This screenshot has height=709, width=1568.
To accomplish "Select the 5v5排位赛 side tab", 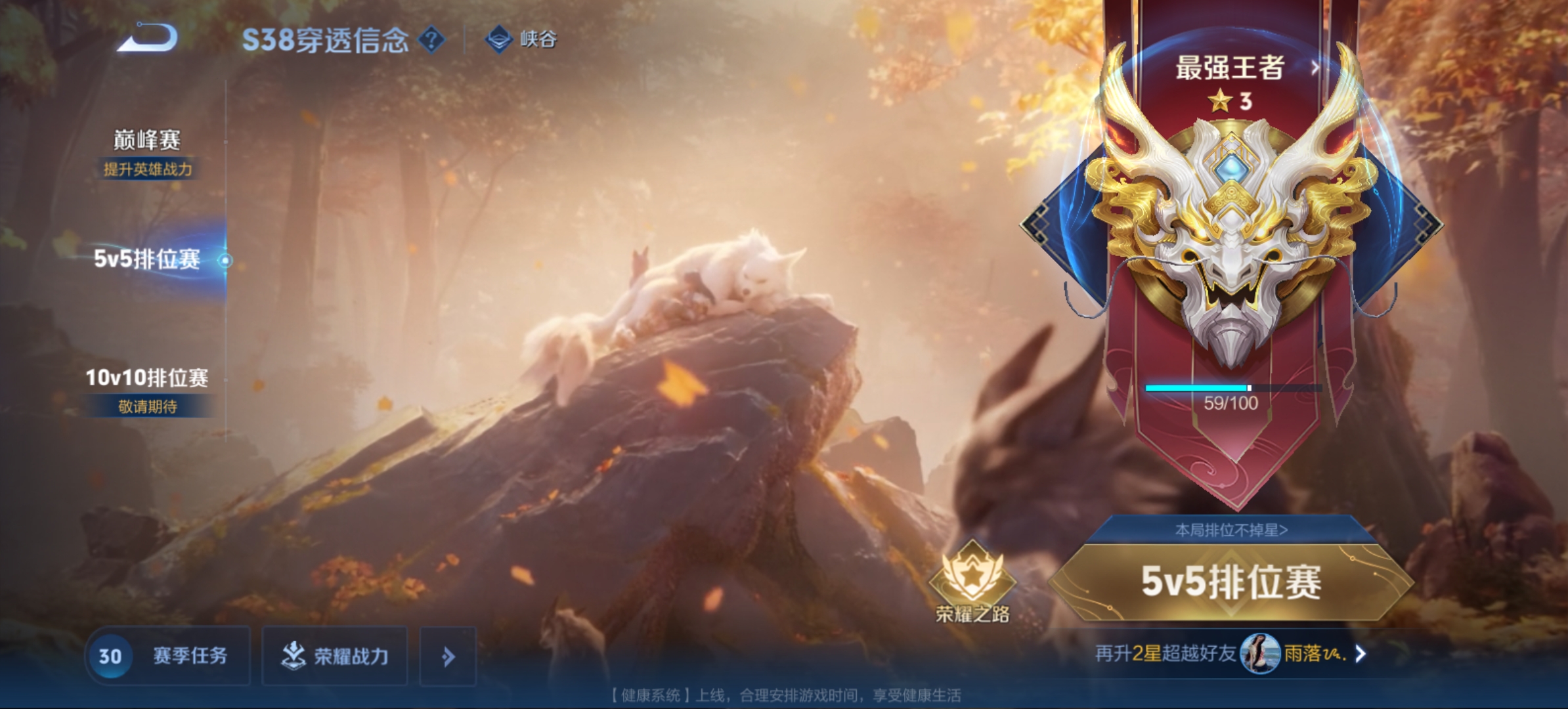I will coord(147,259).
